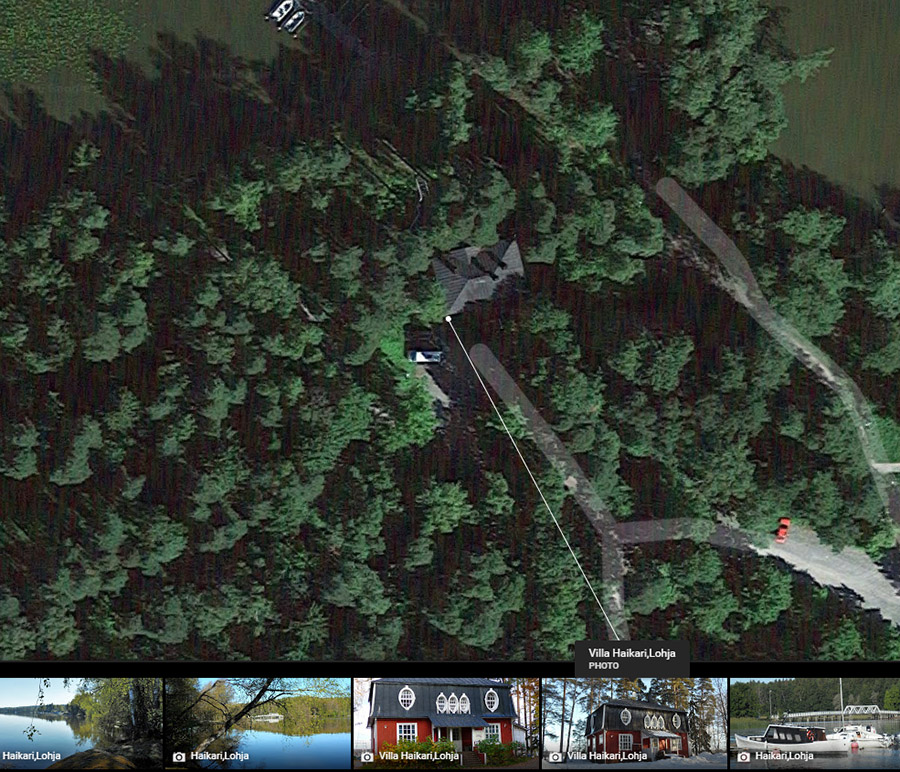Select the front-facing red villa photo thumbnail
This screenshot has width=900, height=772.
[445, 722]
